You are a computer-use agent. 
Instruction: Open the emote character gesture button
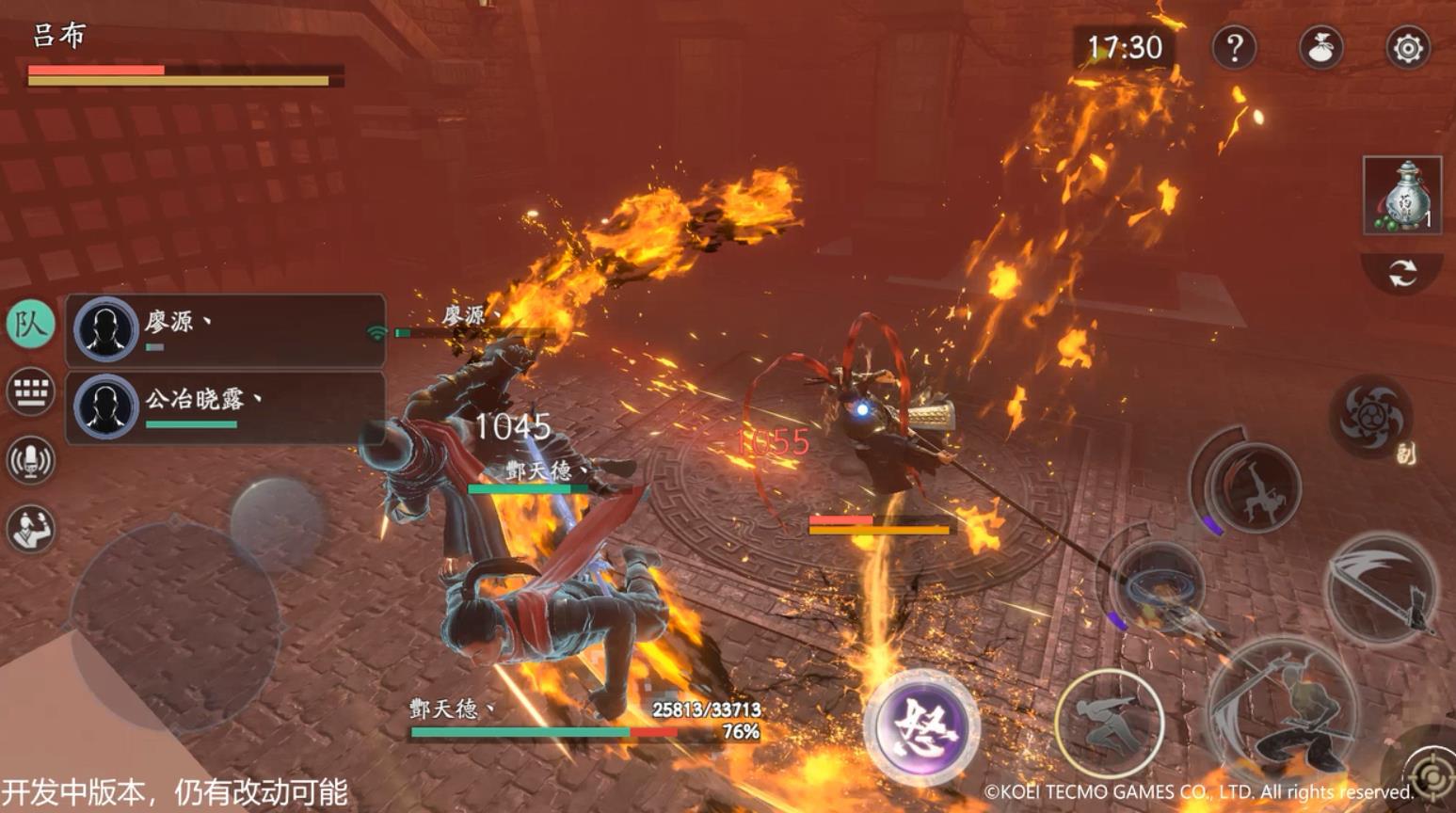pyautogui.click(x=30, y=528)
